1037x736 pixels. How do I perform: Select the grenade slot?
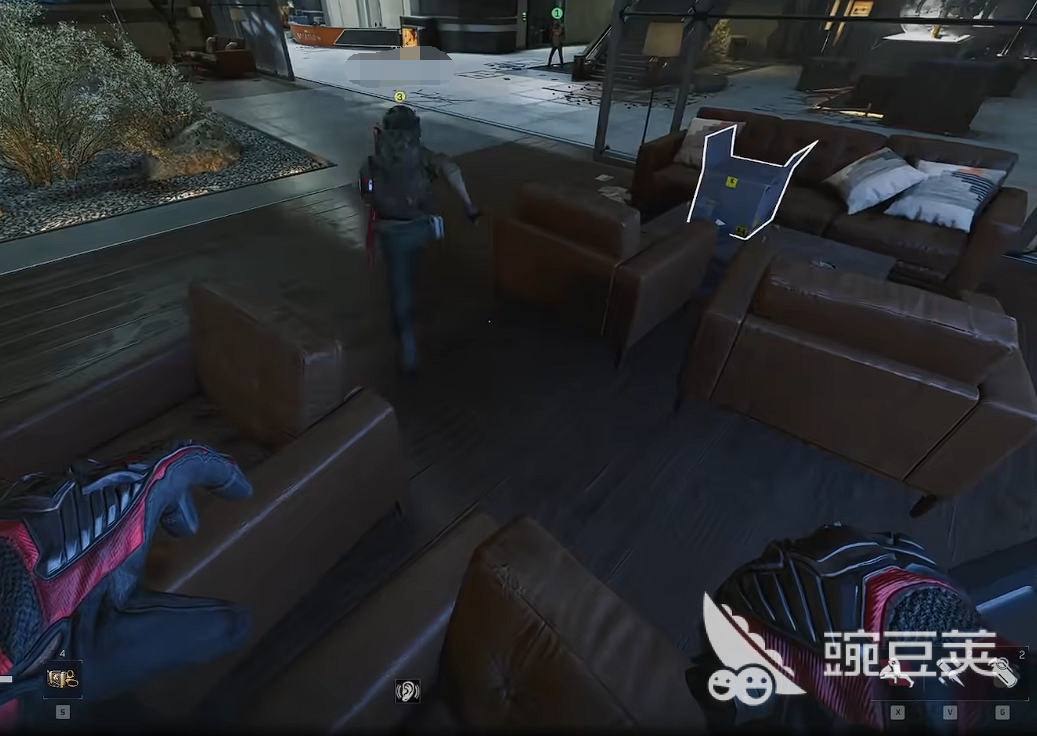(1003, 675)
